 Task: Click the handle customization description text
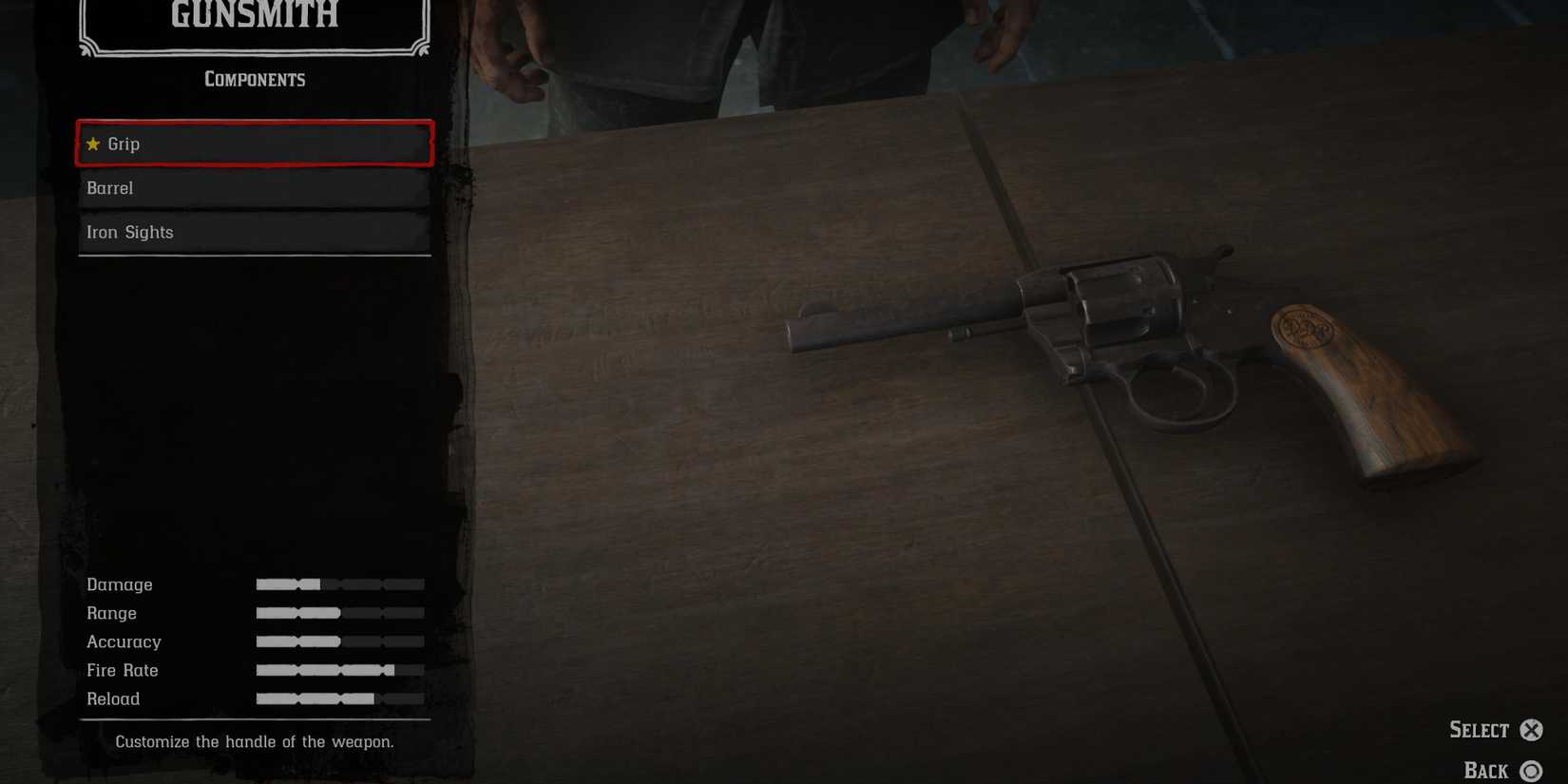pos(253,742)
